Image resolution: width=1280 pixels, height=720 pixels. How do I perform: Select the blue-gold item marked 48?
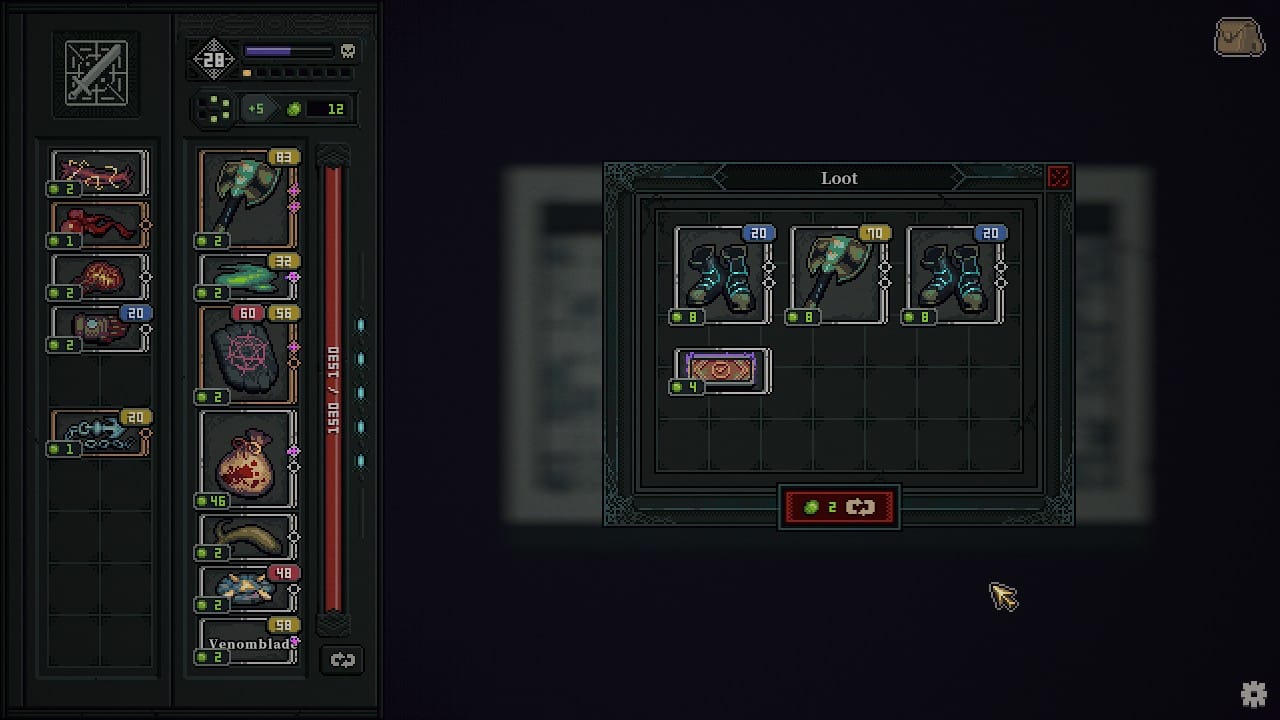246,589
